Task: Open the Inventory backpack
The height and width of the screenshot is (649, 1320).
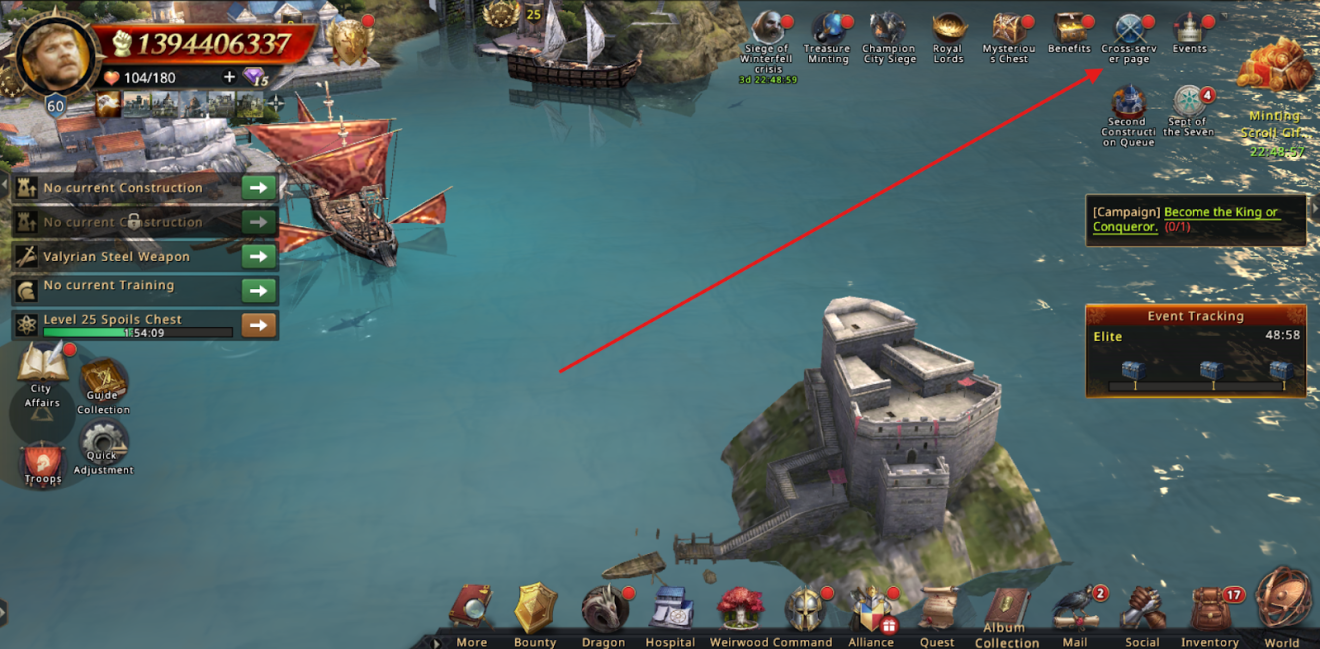Action: 1210,610
